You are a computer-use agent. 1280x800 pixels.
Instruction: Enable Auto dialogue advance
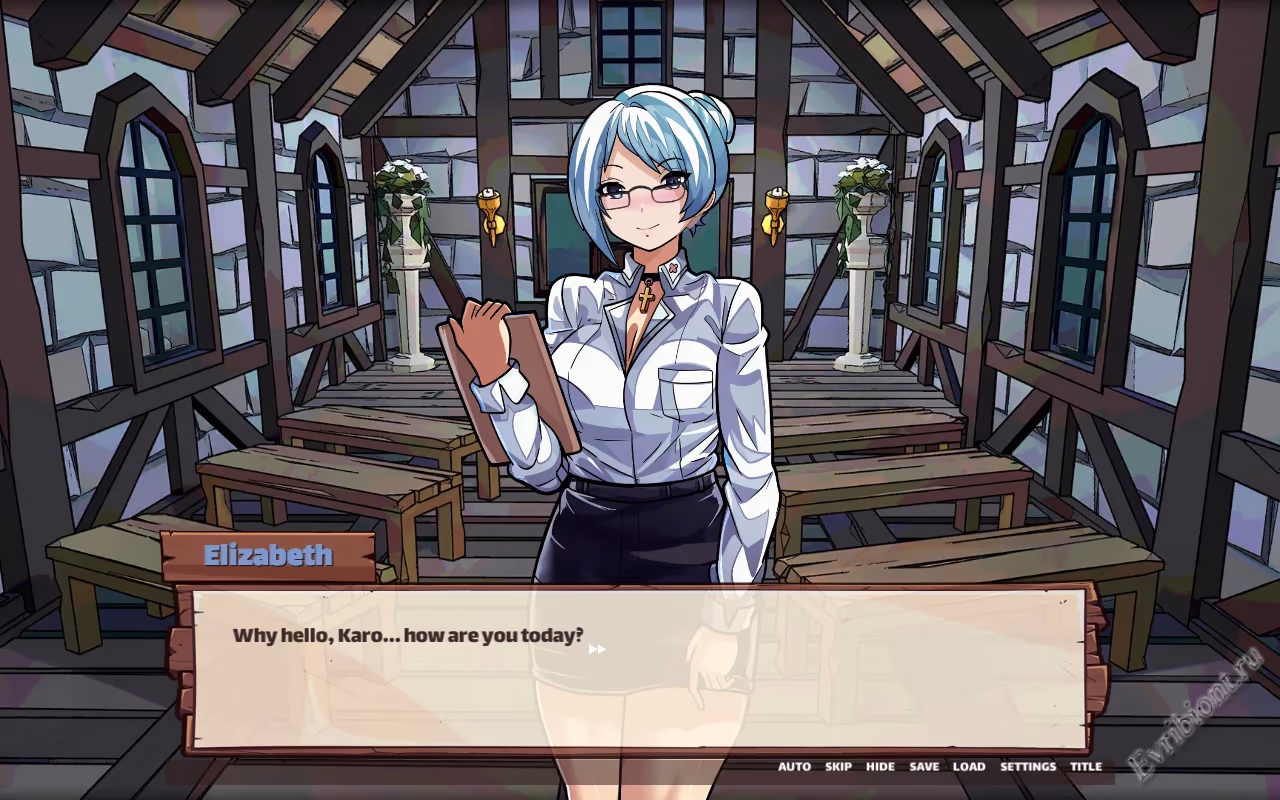(x=794, y=767)
